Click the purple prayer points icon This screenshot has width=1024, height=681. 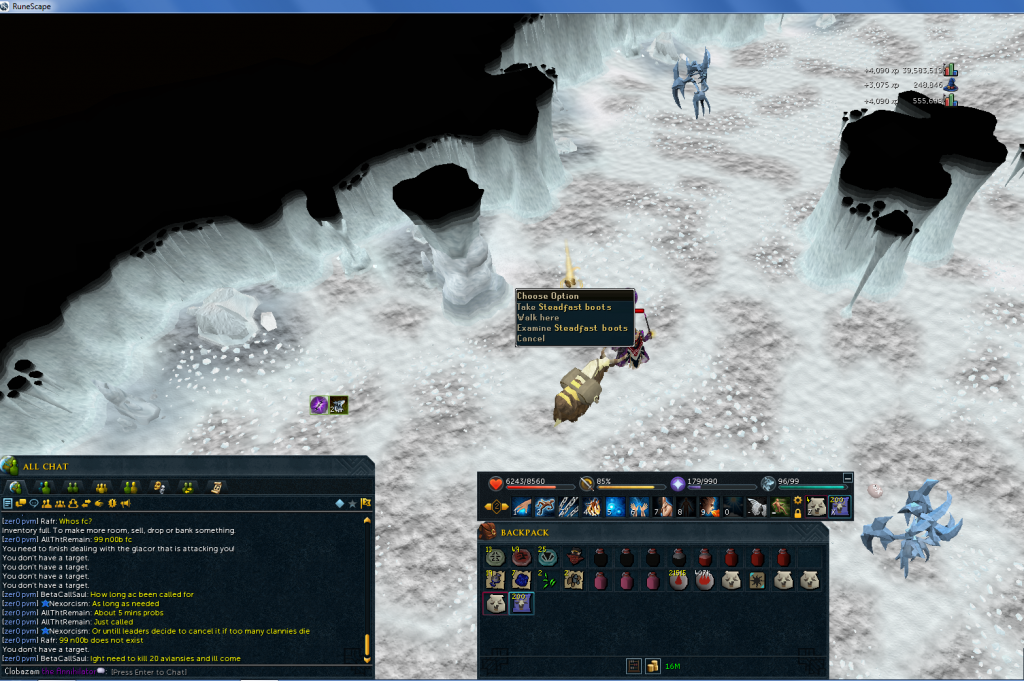coord(677,483)
